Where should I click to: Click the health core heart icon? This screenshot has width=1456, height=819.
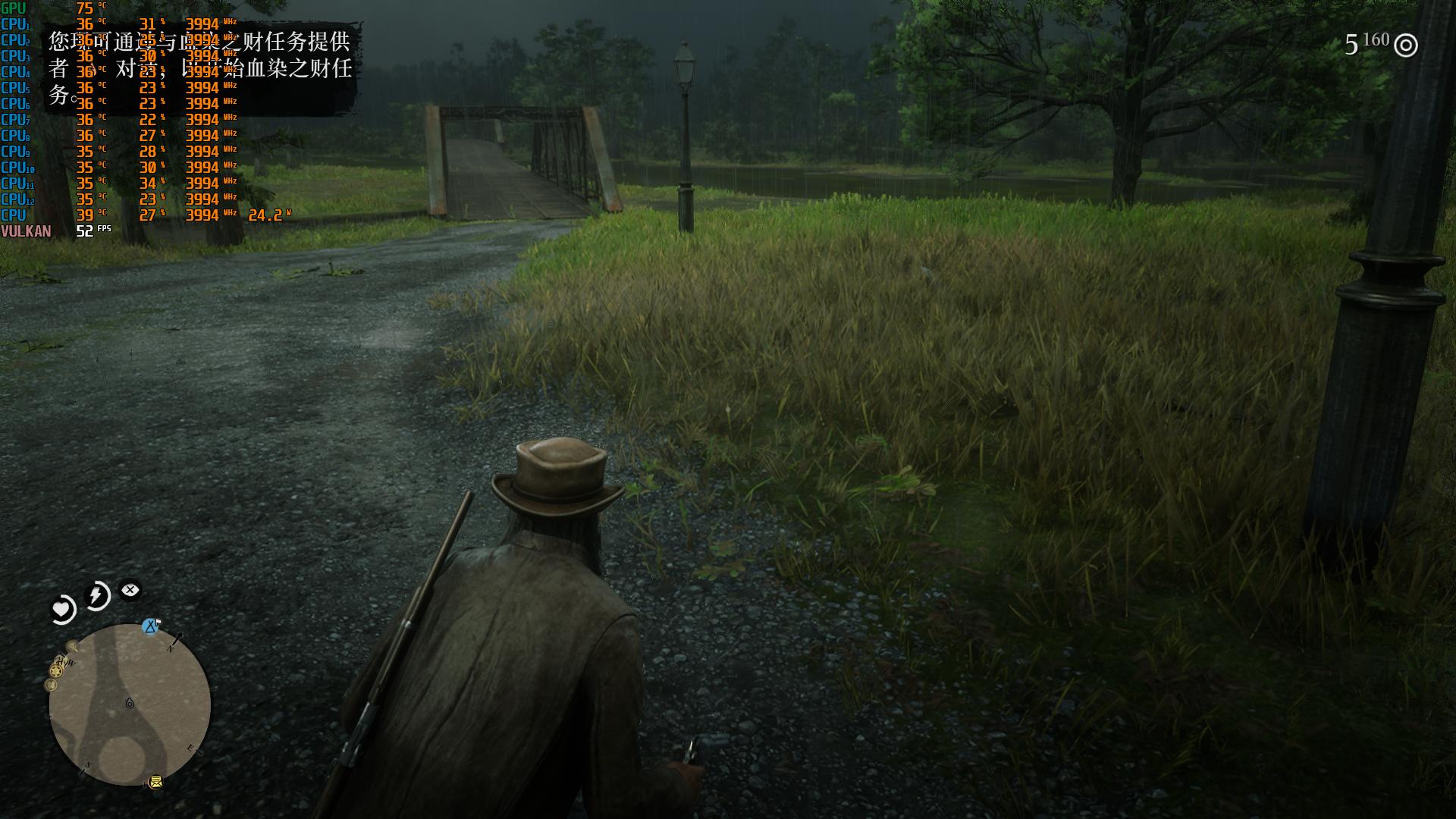click(62, 608)
